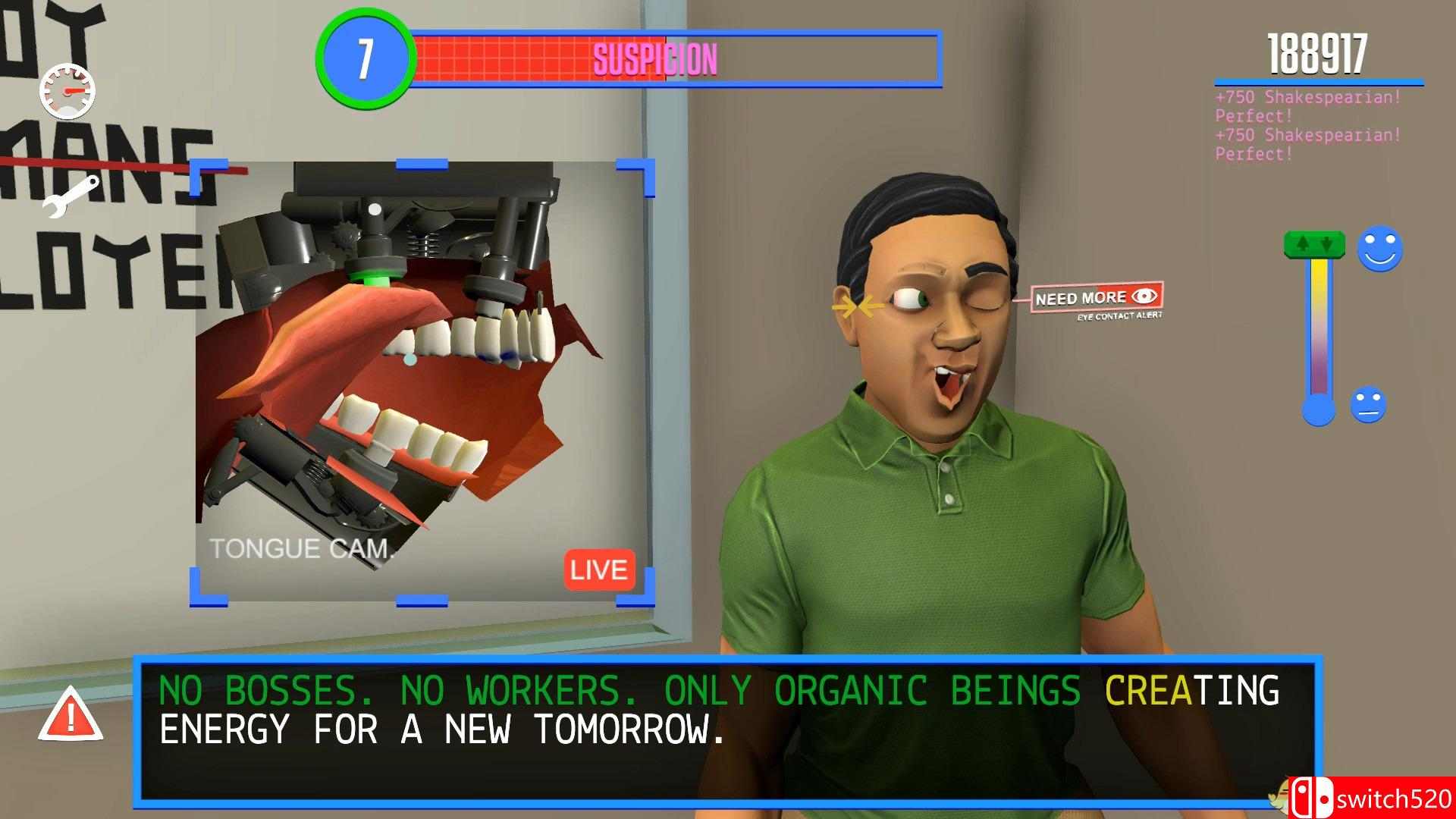
Task: Click the warning triangle beside the subtitles
Action: pyautogui.click(x=71, y=715)
